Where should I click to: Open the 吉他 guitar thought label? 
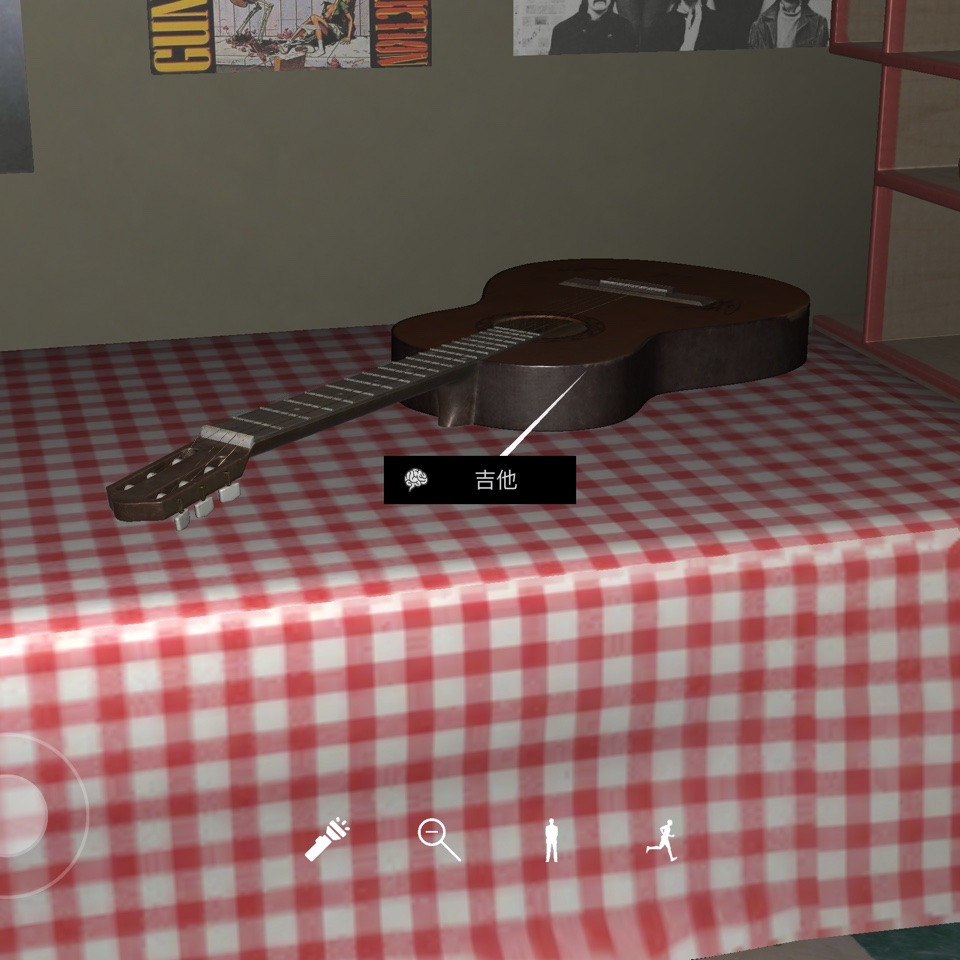click(x=480, y=480)
